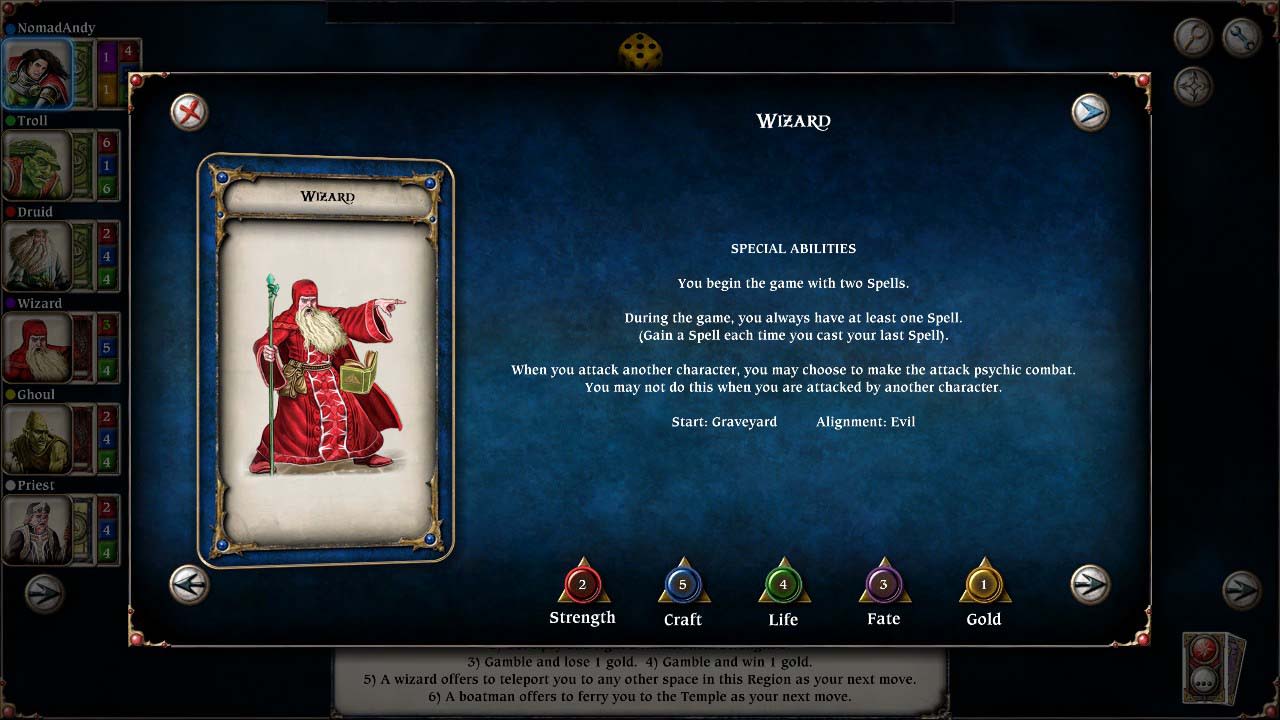Select the Ghoul character portrait
The height and width of the screenshot is (720, 1280).
35,437
